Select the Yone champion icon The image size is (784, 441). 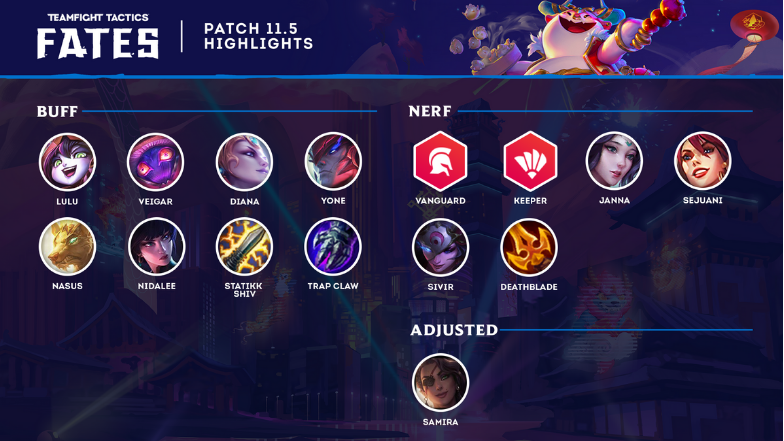[333, 162]
